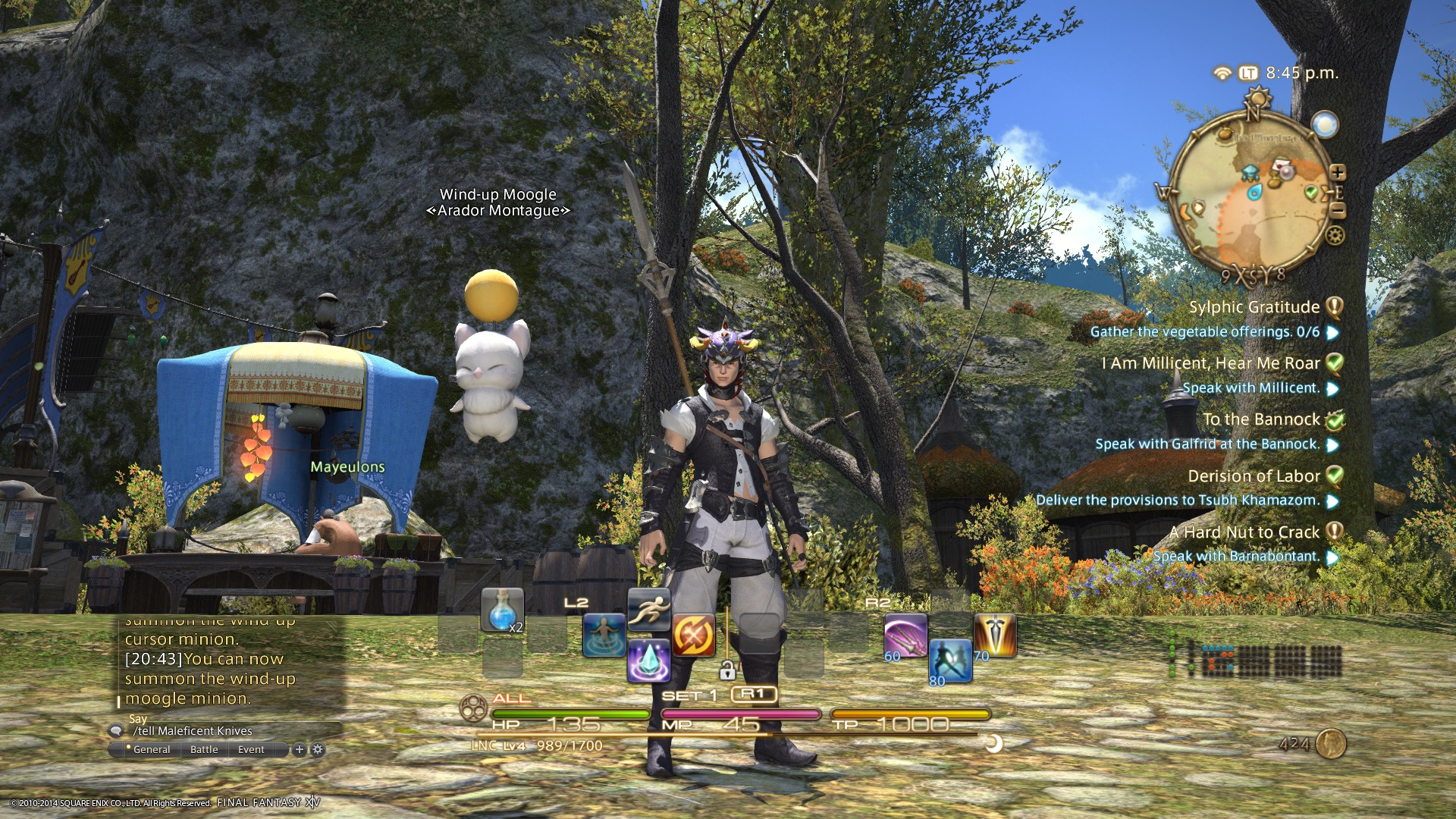
Task: Open A Hard Nut to Crack quest
Action: [1244, 532]
